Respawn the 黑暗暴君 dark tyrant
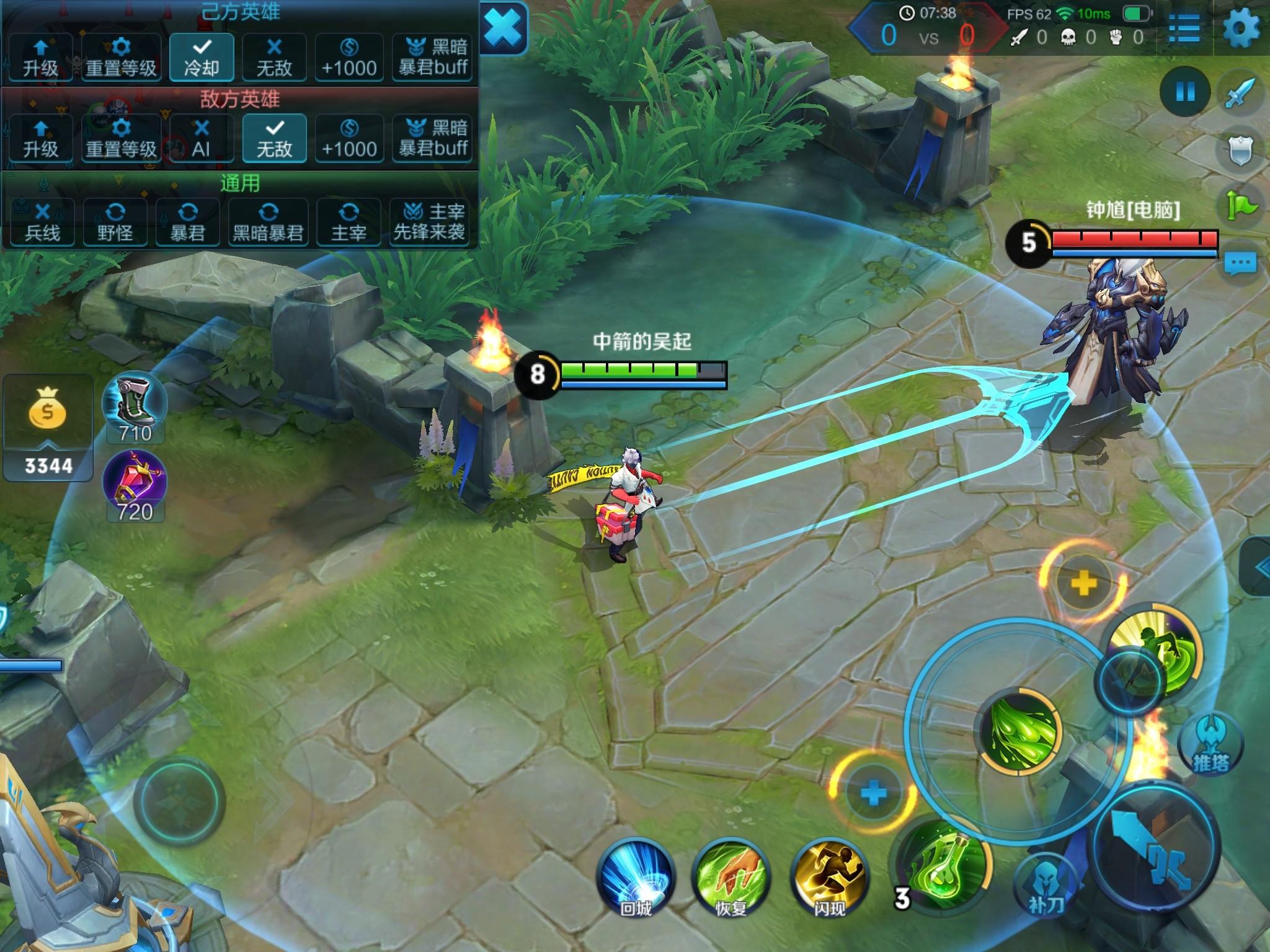Screen dimensions: 1270x952 (x=268, y=223)
